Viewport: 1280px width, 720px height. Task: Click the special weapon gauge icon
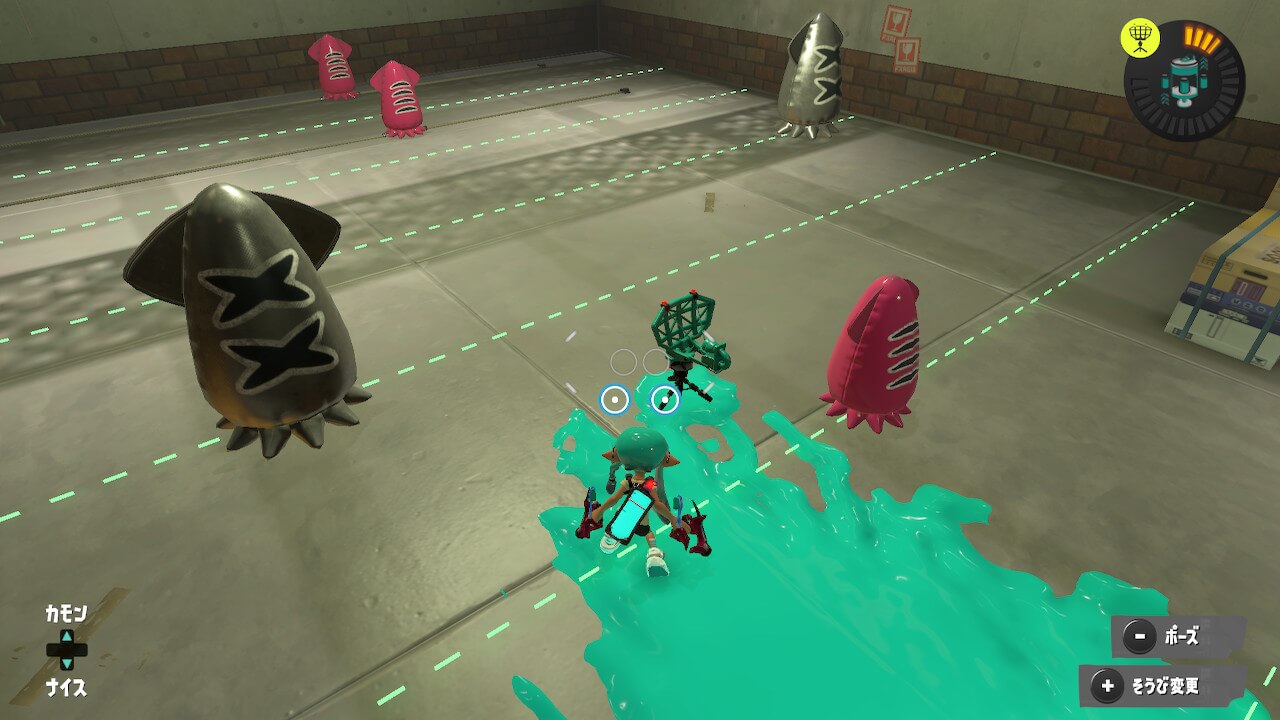click(1185, 81)
